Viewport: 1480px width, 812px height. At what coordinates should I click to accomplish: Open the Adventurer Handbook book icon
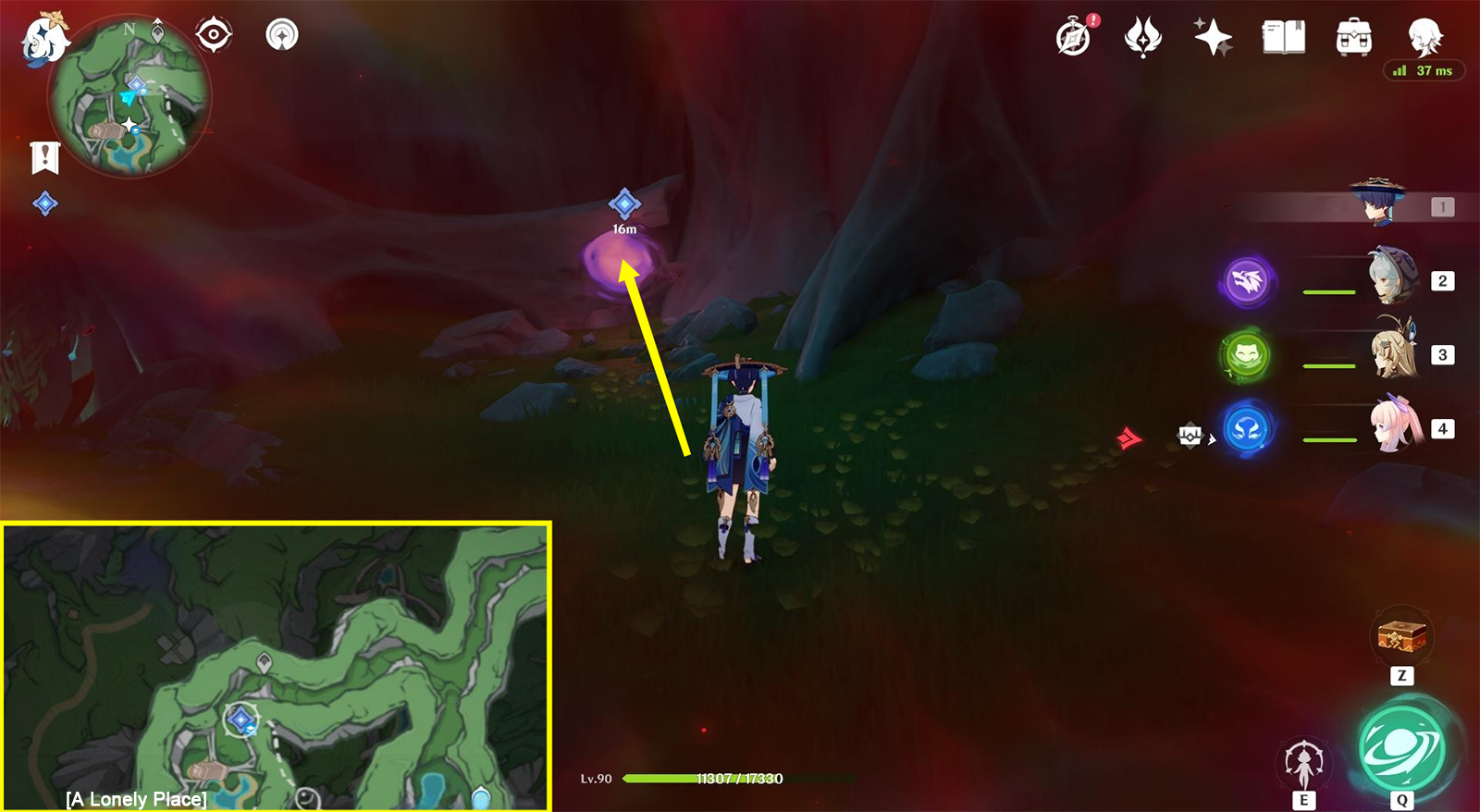coord(1284,37)
